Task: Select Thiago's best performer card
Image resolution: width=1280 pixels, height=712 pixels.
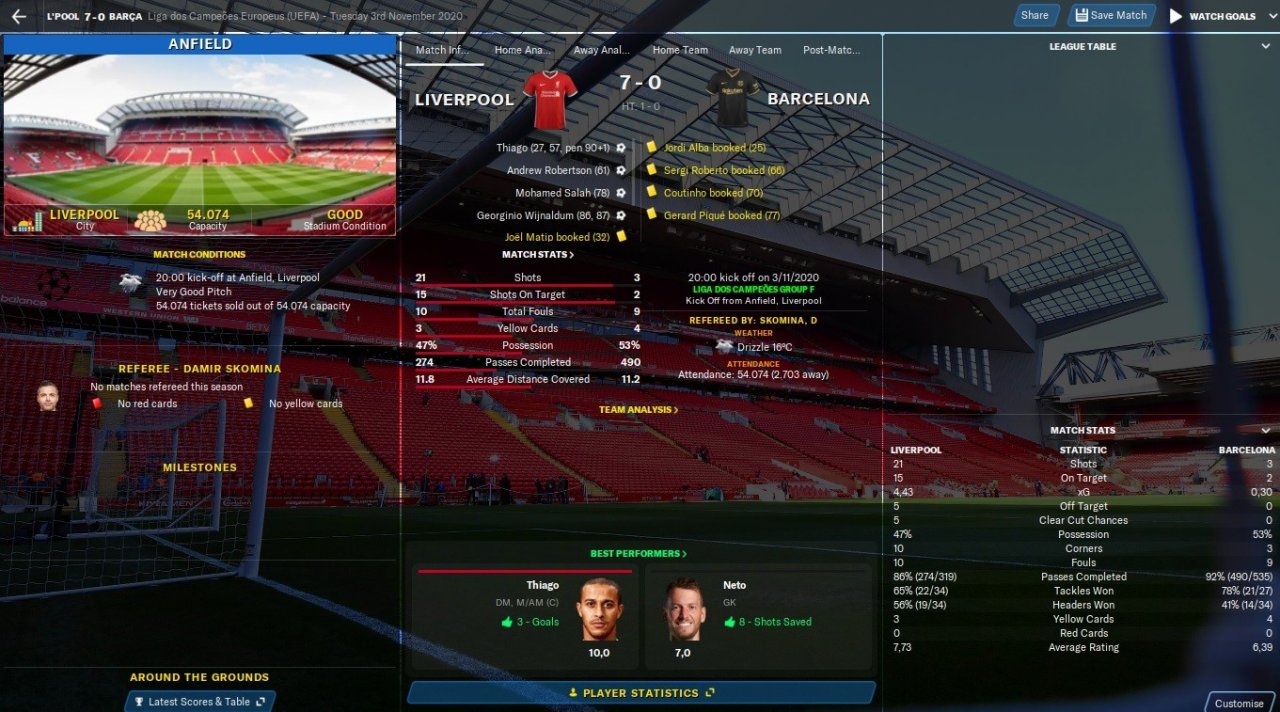Action: point(525,615)
